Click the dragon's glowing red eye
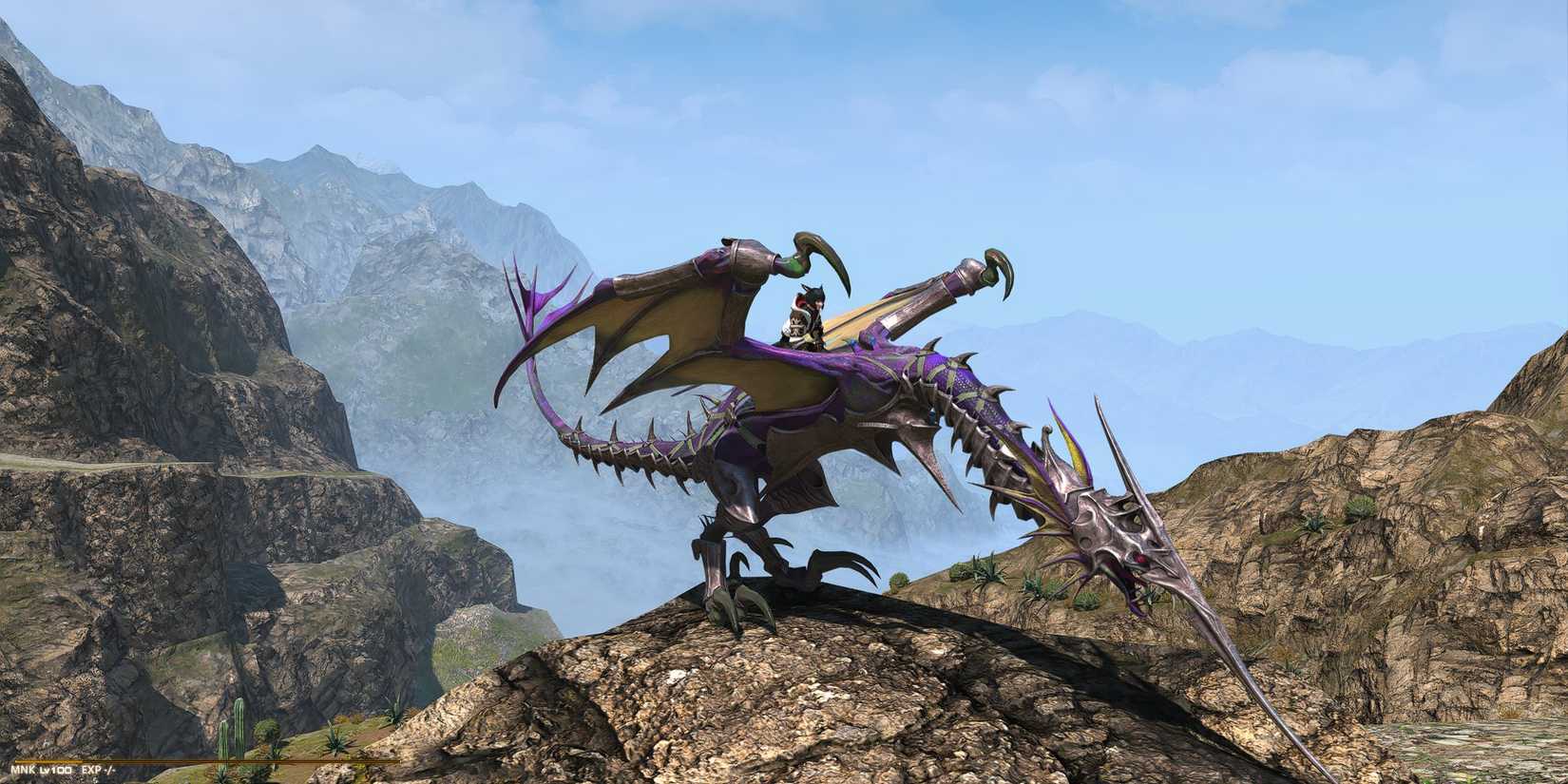Image resolution: width=1568 pixels, height=784 pixels. 1139,559
